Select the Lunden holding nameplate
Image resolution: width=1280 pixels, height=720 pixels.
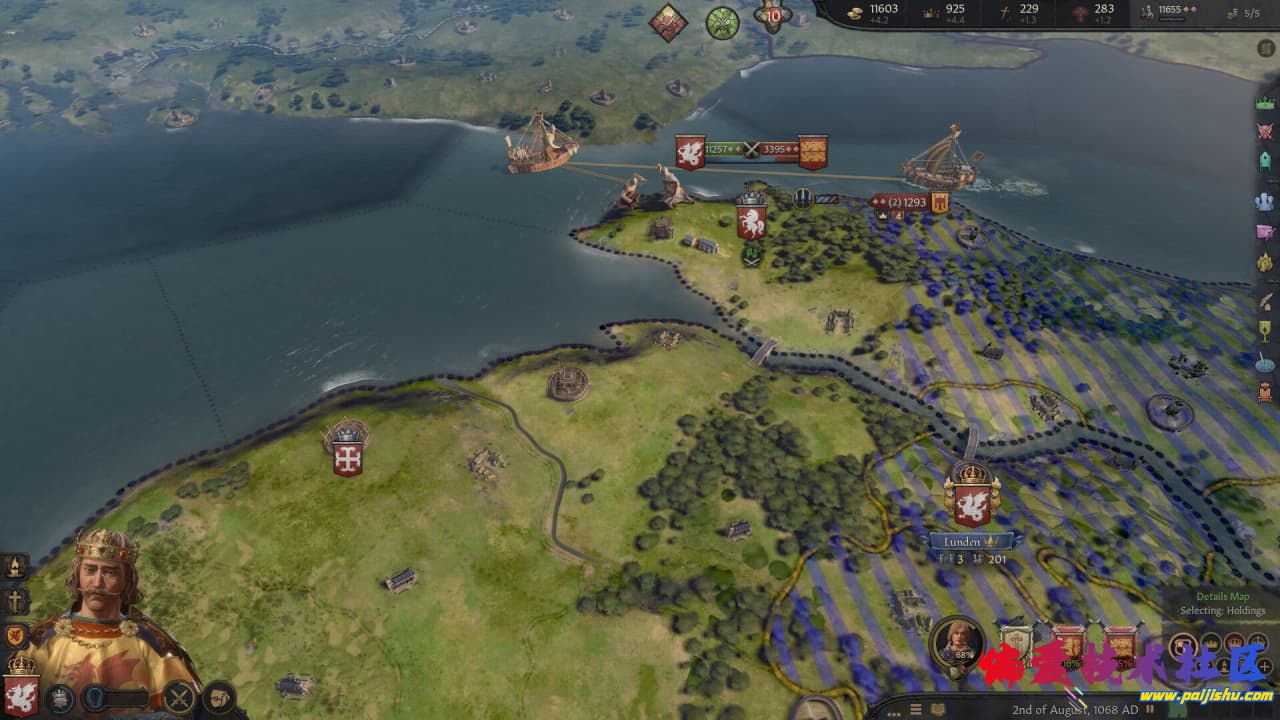[x=970, y=541]
